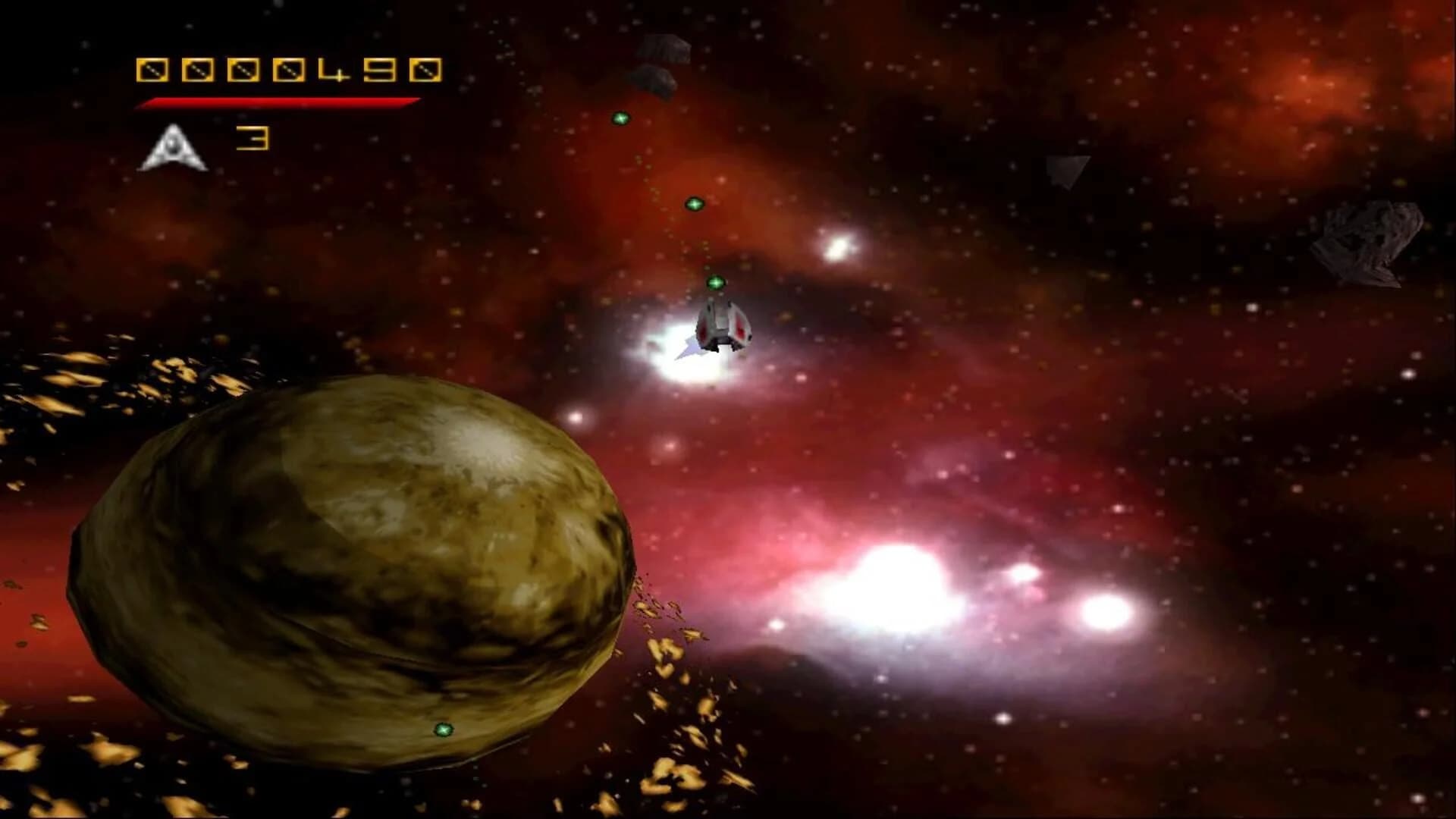Click the green pickup near the top
This screenshot has height=819, width=1456.
pos(620,118)
